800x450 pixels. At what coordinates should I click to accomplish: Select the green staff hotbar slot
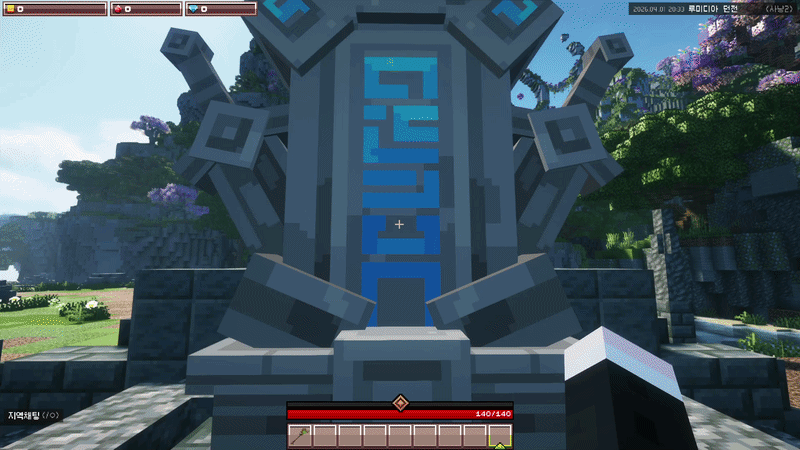[x=300, y=435]
